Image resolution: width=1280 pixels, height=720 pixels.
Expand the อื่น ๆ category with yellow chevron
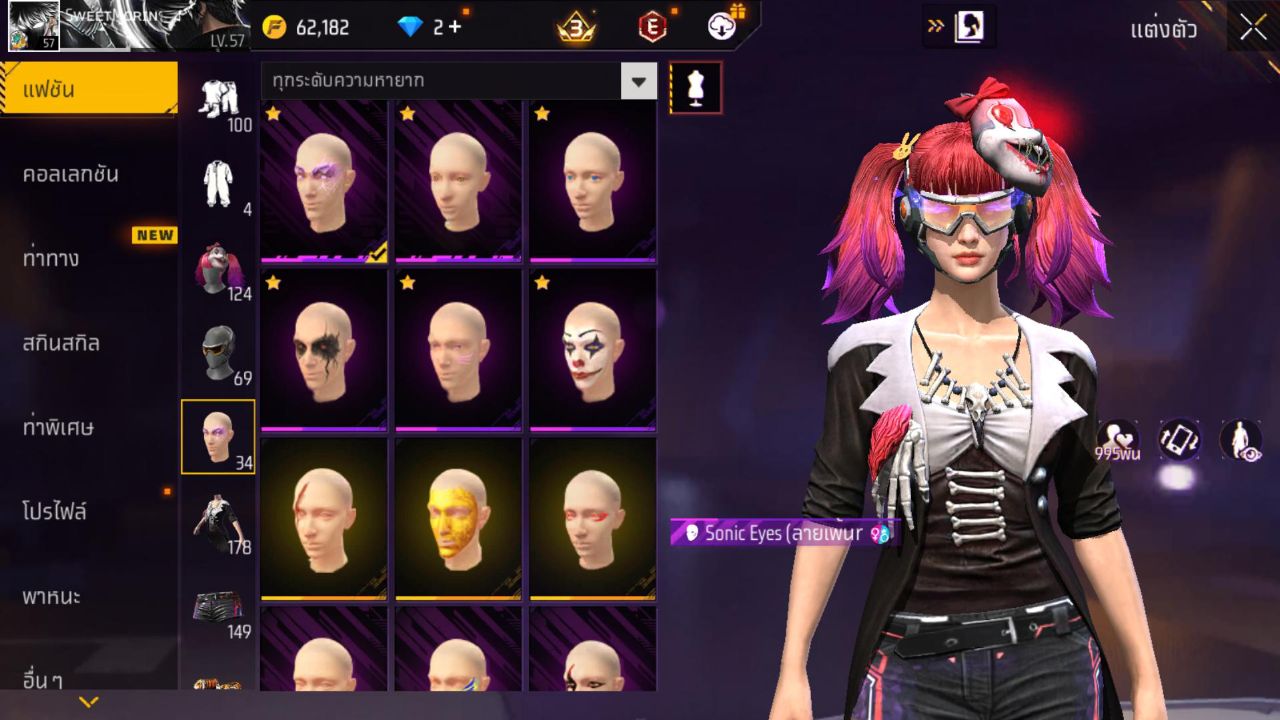88,702
